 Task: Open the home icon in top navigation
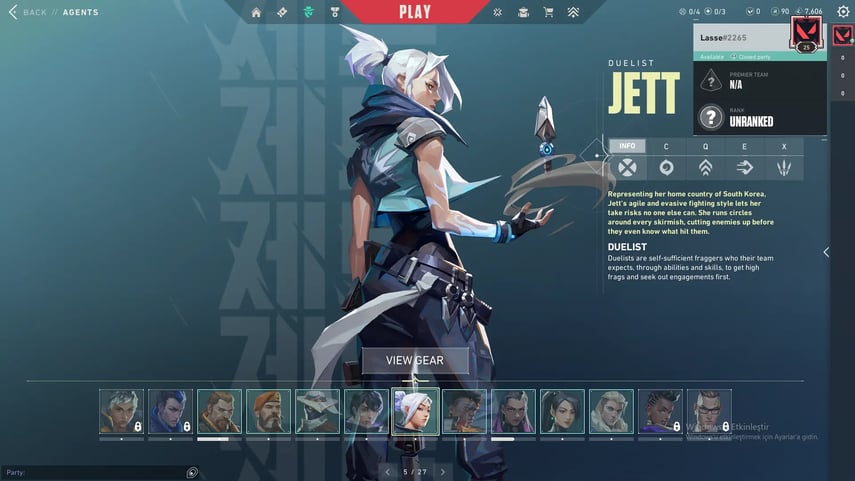point(256,13)
